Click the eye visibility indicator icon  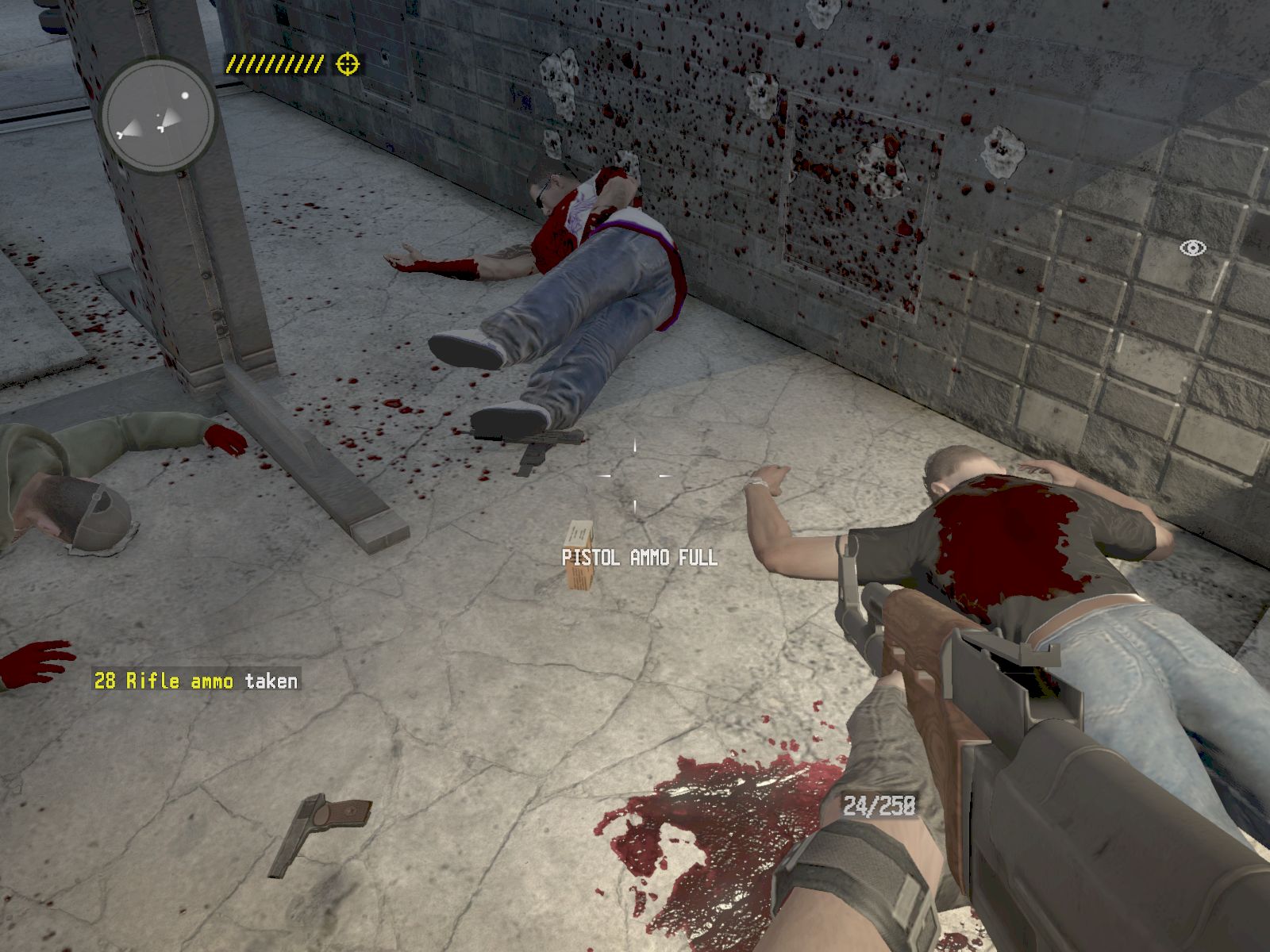tap(1192, 248)
